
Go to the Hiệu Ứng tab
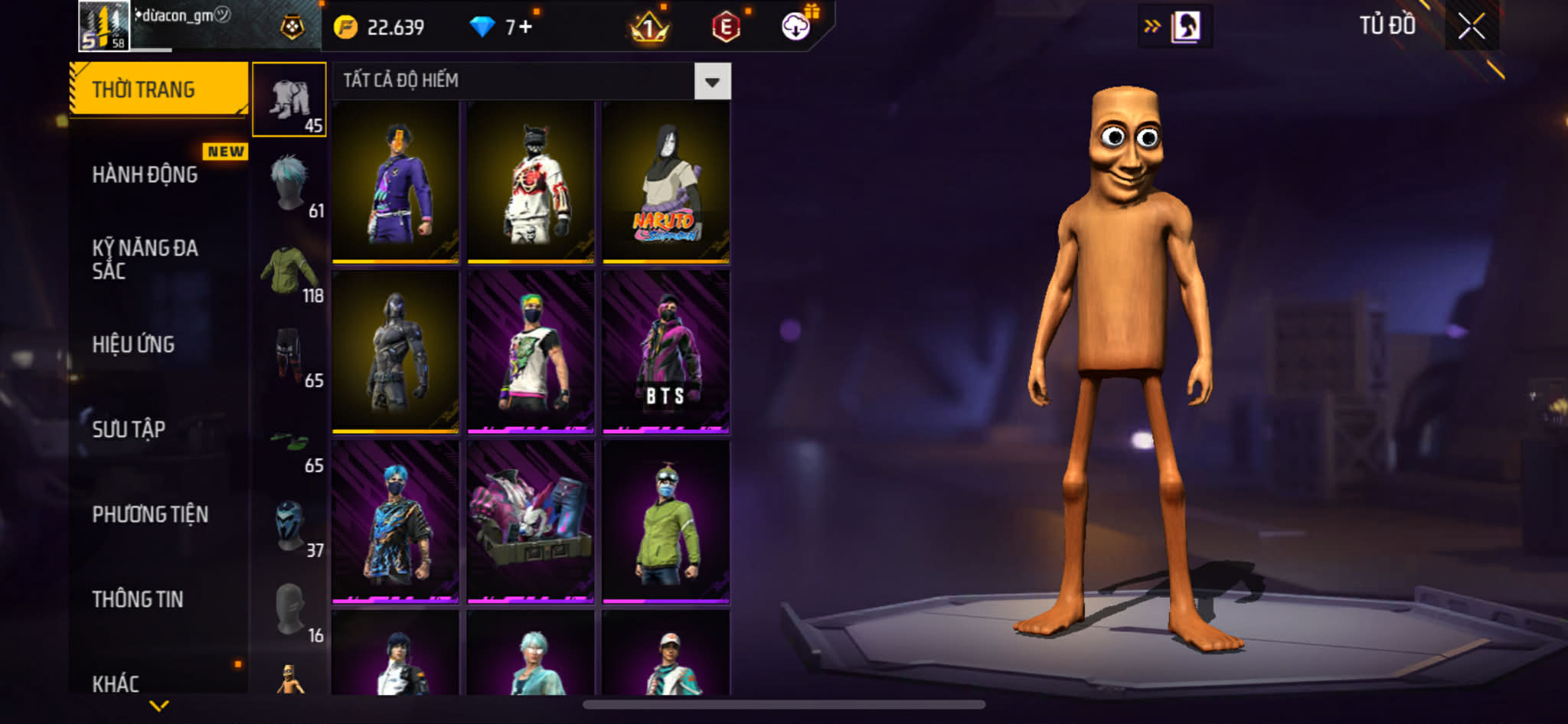click(x=134, y=344)
